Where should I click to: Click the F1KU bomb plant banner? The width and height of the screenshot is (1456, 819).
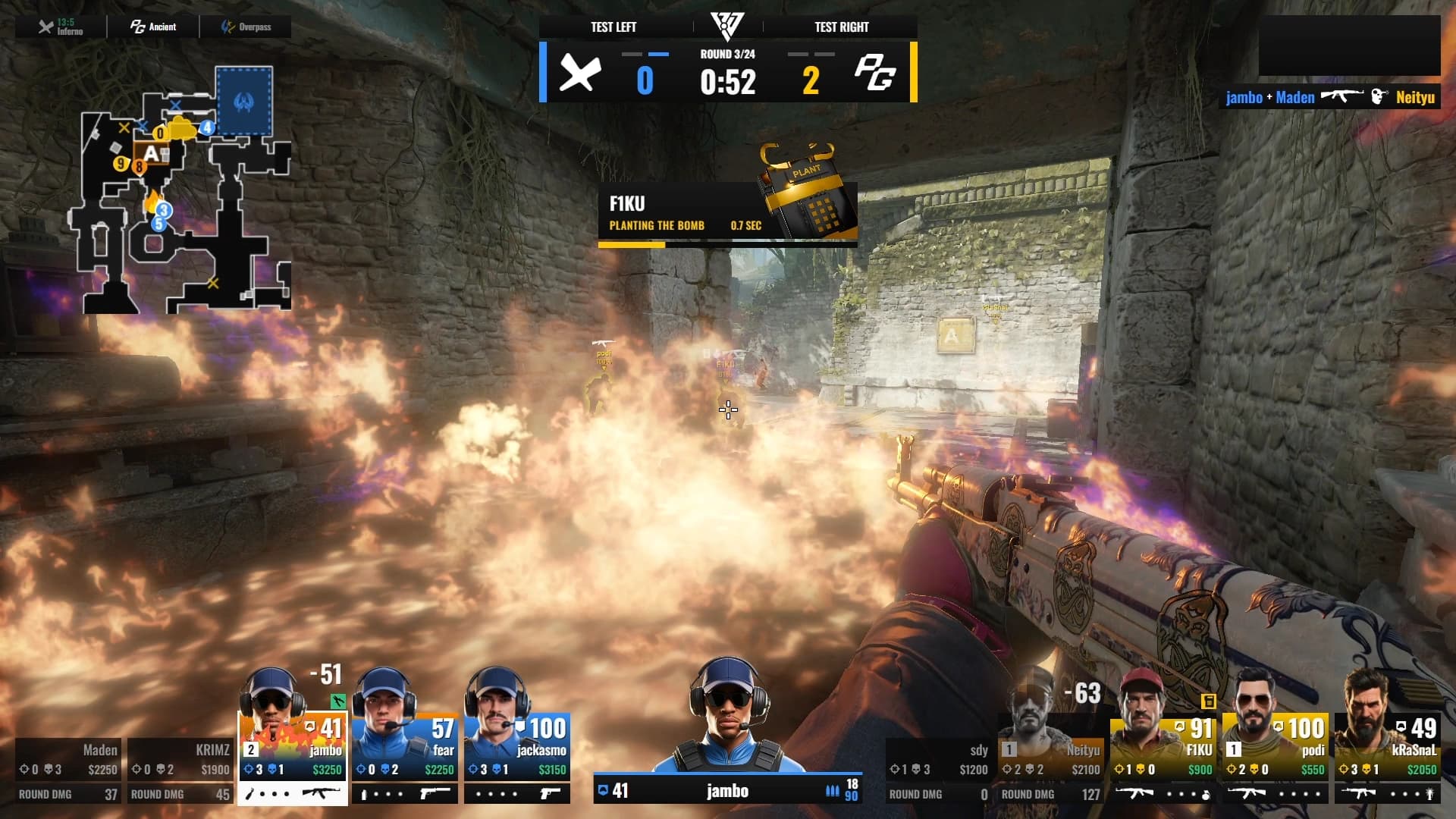[x=727, y=214]
